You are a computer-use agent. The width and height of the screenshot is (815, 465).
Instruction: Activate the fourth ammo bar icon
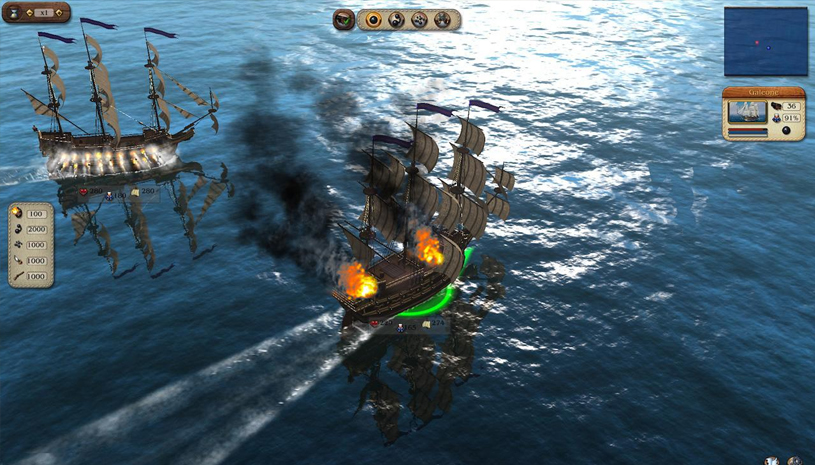pyautogui.click(x=441, y=19)
